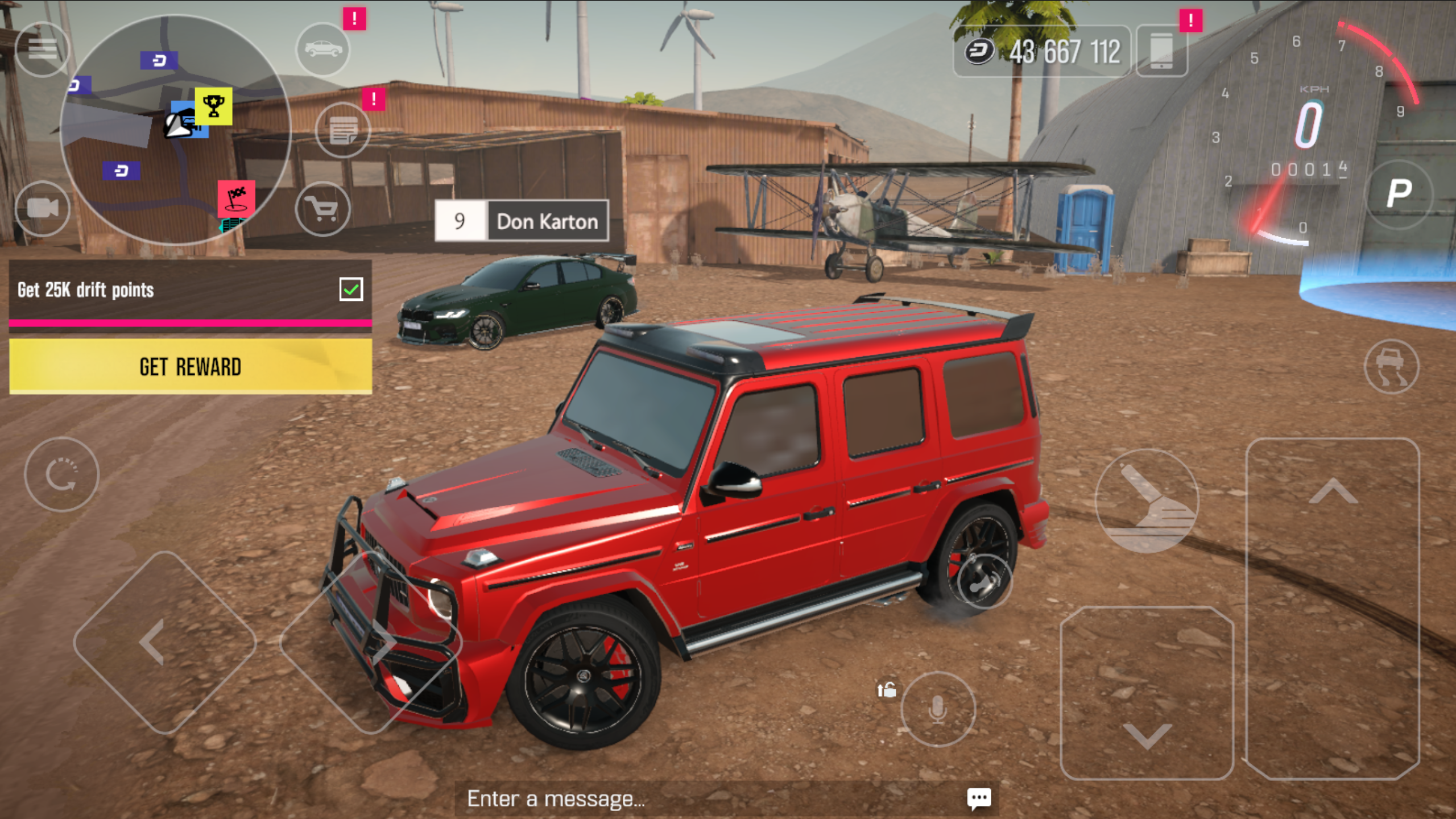Open the shop cart icon

[x=322, y=209]
